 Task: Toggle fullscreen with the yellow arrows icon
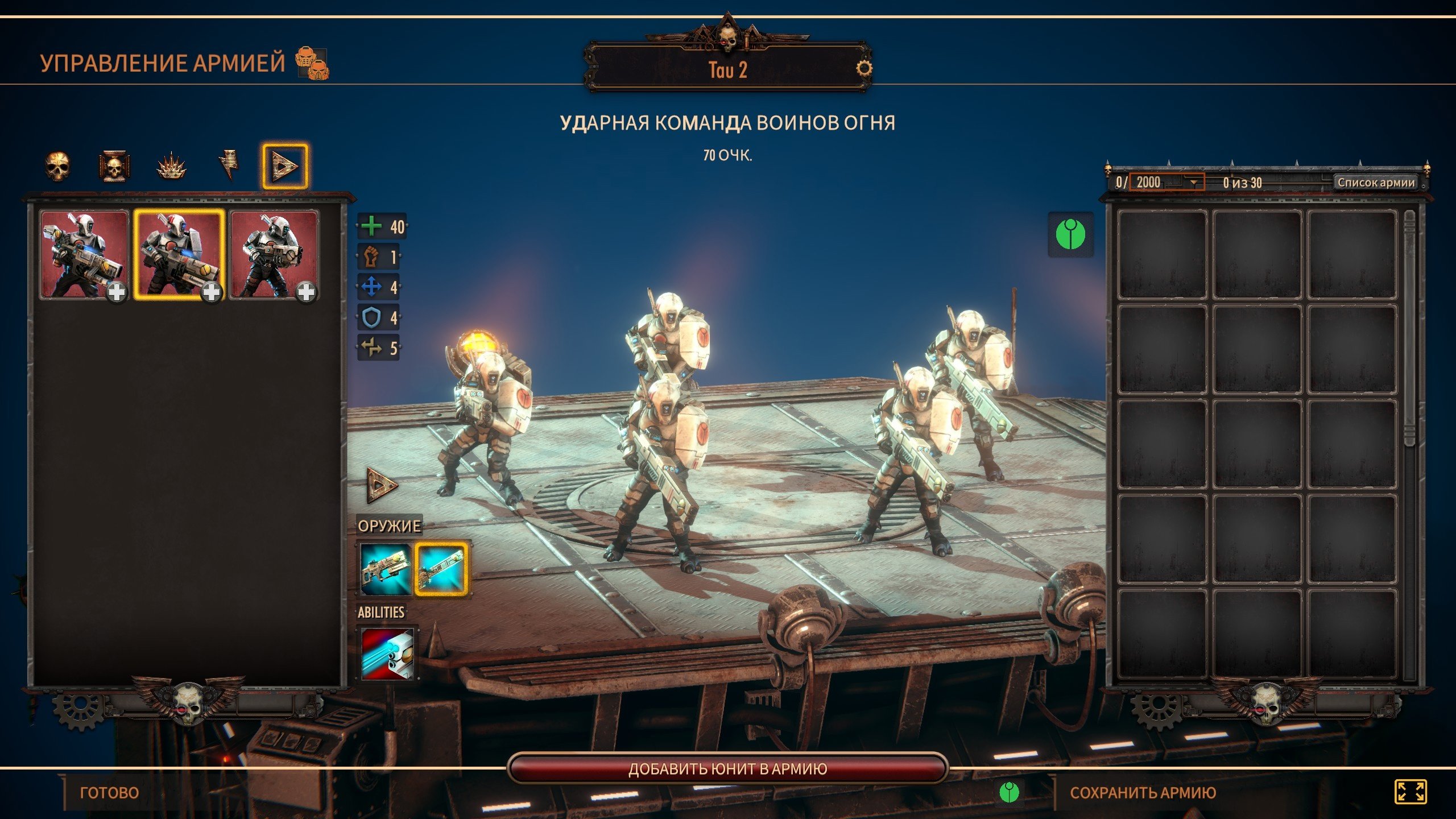point(1410,792)
